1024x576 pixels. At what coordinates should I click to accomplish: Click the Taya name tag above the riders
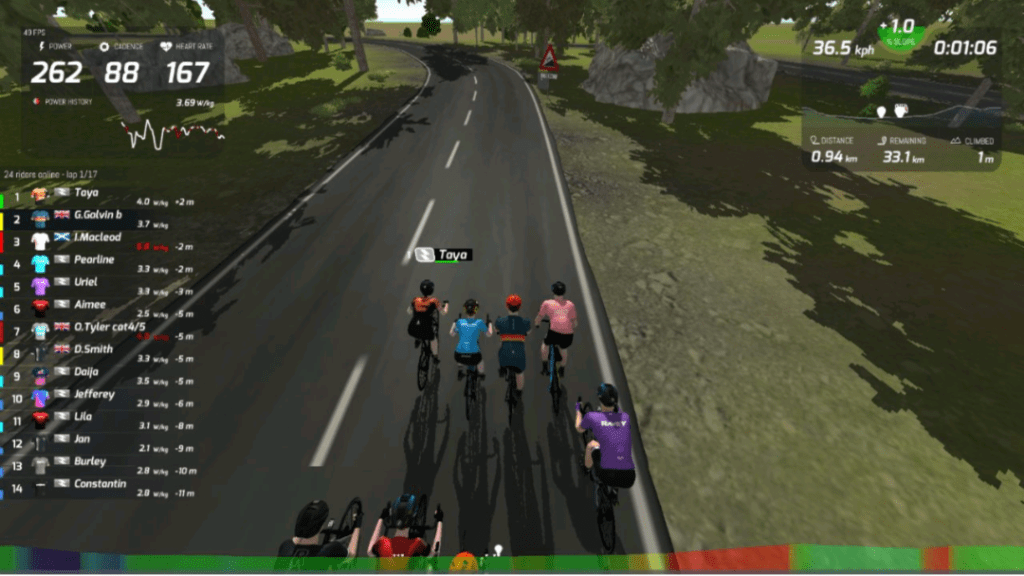[x=443, y=255]
